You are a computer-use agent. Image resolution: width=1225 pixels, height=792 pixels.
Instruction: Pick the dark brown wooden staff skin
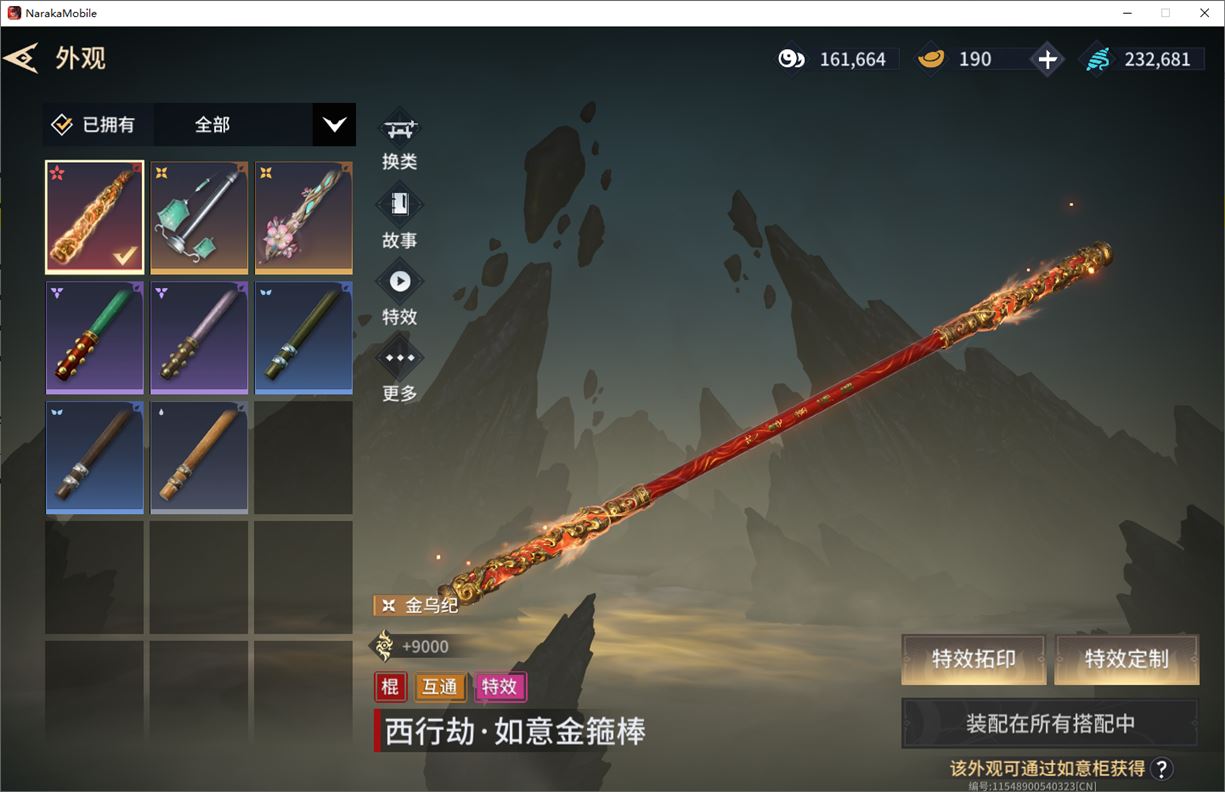pos(95,457)
